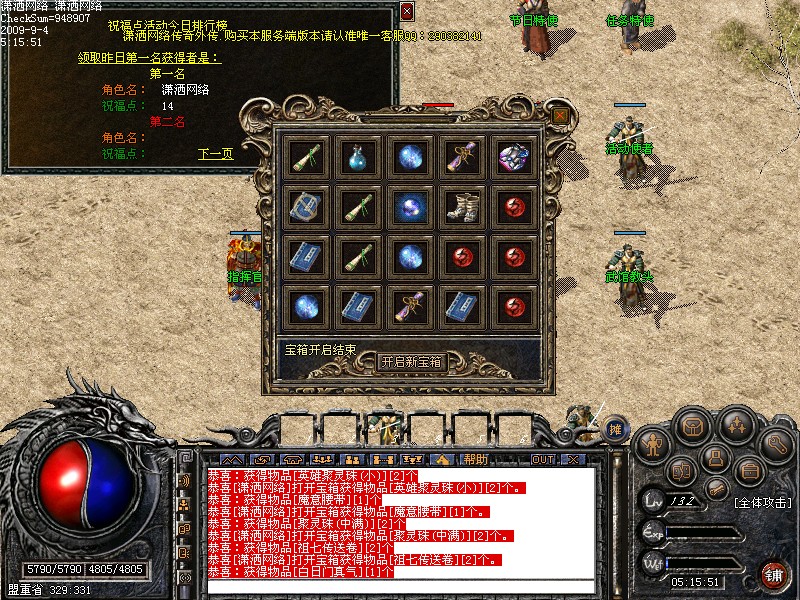Open the skills sparkle round button
The height and width of the screenshot is (600, 800).
(736, 427)
